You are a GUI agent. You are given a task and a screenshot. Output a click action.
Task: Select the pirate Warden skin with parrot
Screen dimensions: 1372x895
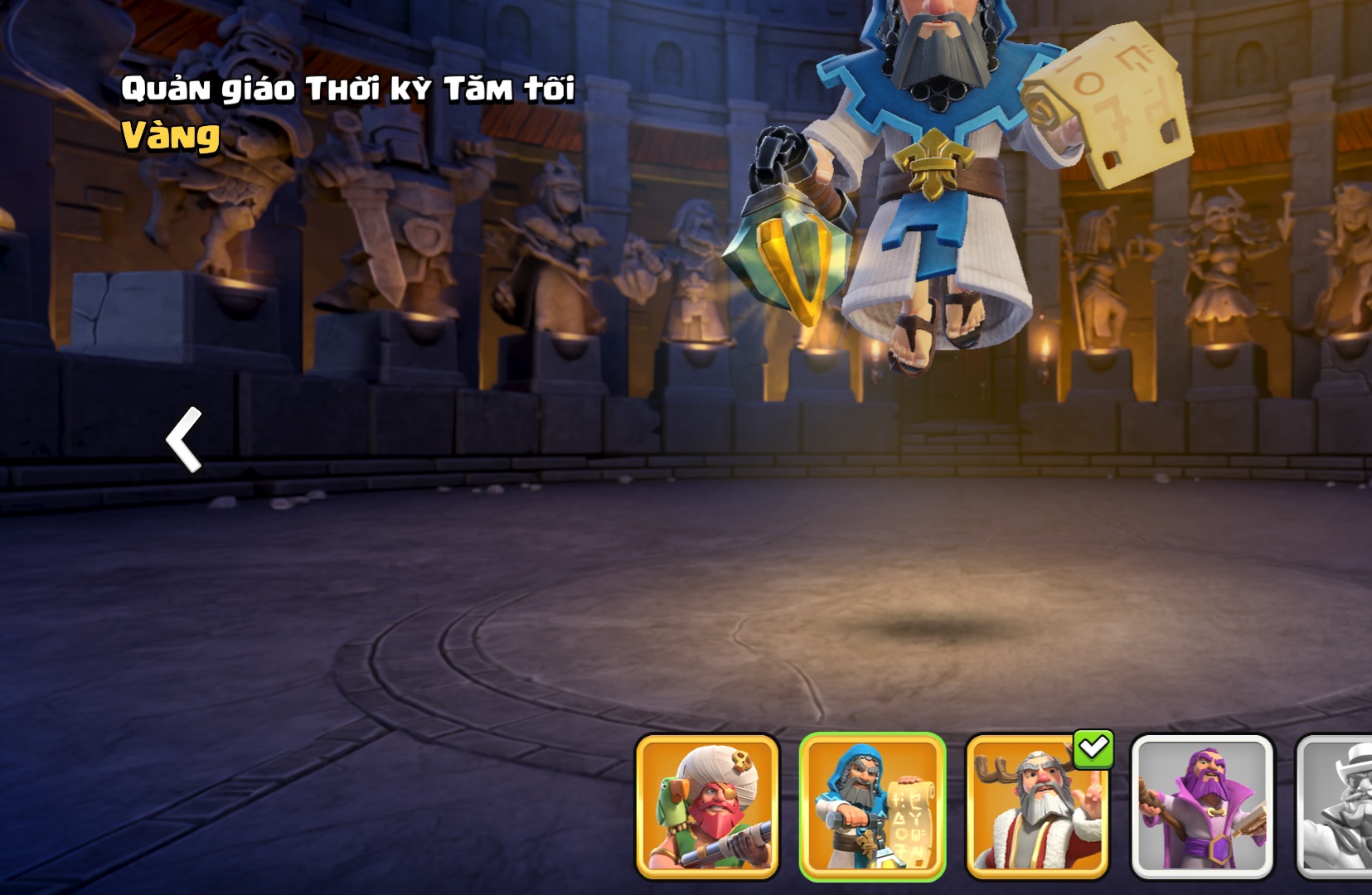(x=707, y=805)
